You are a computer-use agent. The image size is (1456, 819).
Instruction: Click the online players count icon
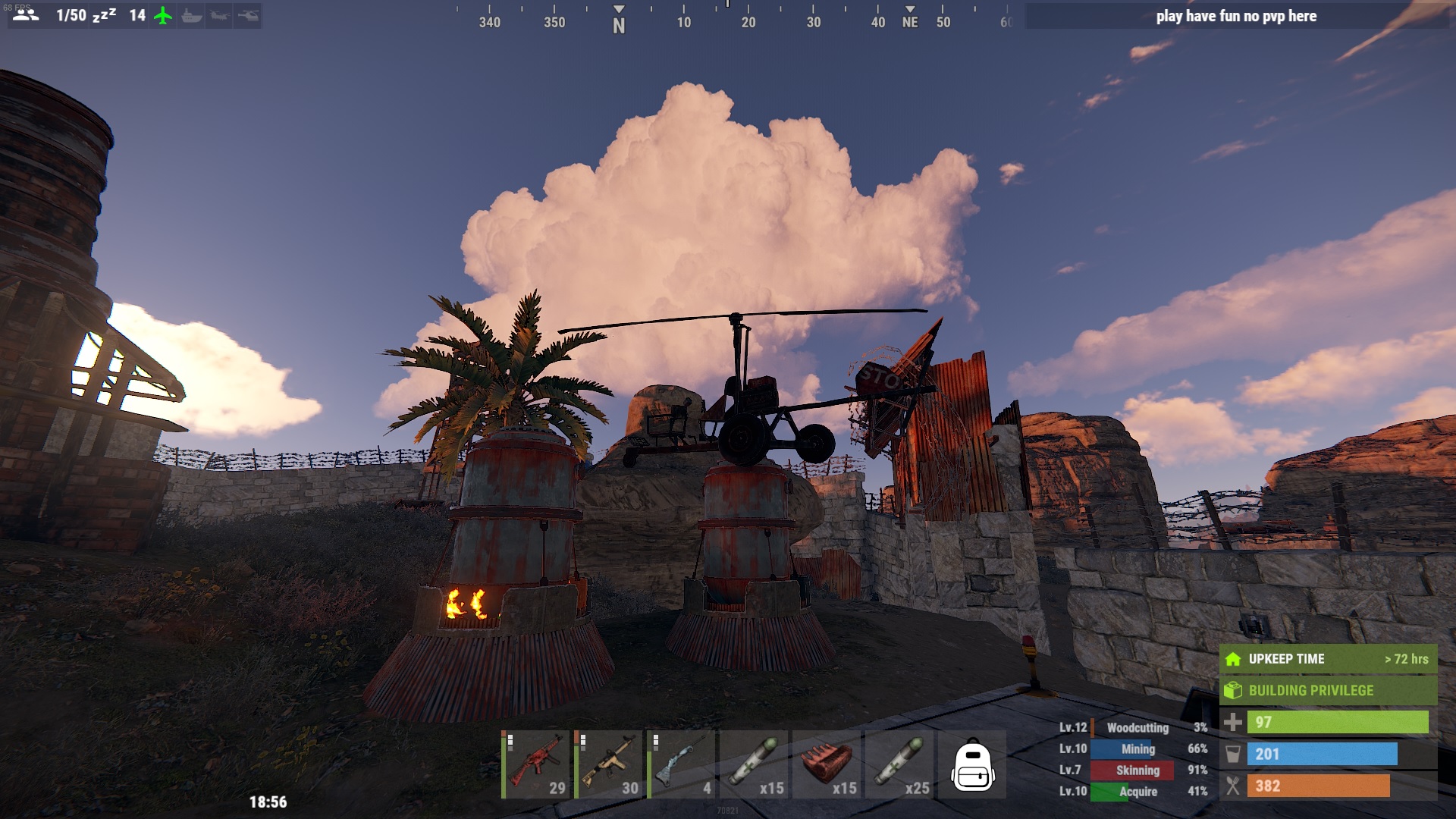click(x=26, y=15)
